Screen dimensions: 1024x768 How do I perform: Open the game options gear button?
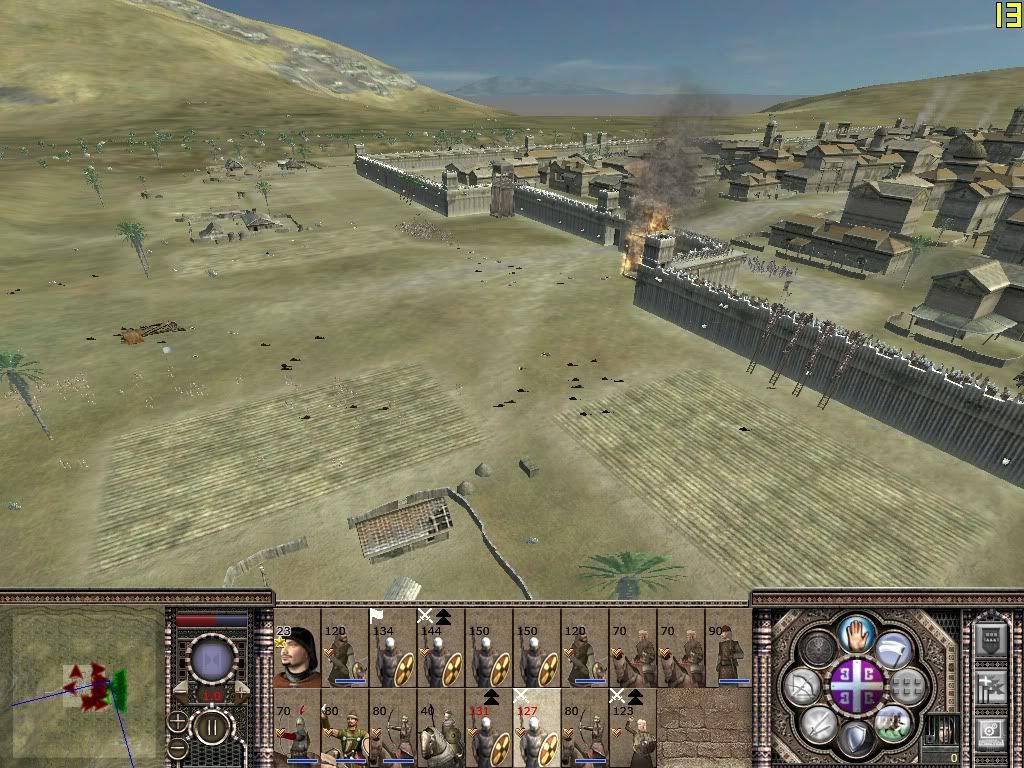[x=990, y=730]
